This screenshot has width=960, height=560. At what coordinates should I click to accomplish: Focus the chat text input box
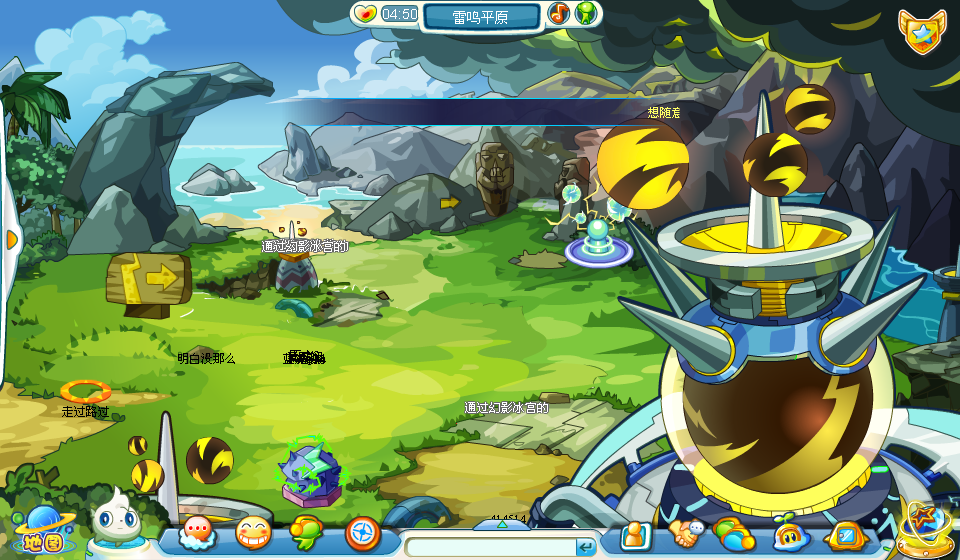pos(490,547)
